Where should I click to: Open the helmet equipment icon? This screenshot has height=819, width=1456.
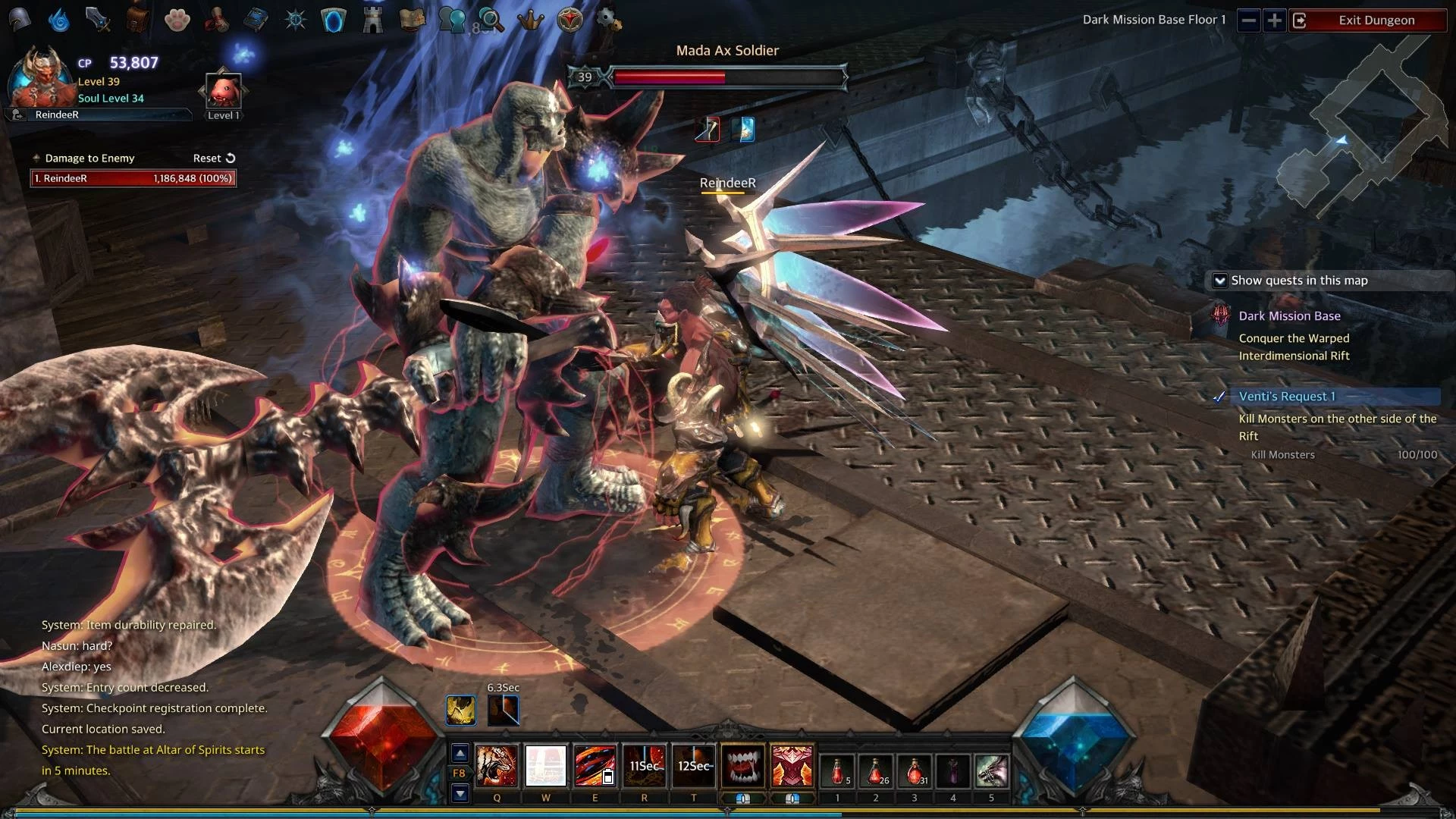pos(20,19)
